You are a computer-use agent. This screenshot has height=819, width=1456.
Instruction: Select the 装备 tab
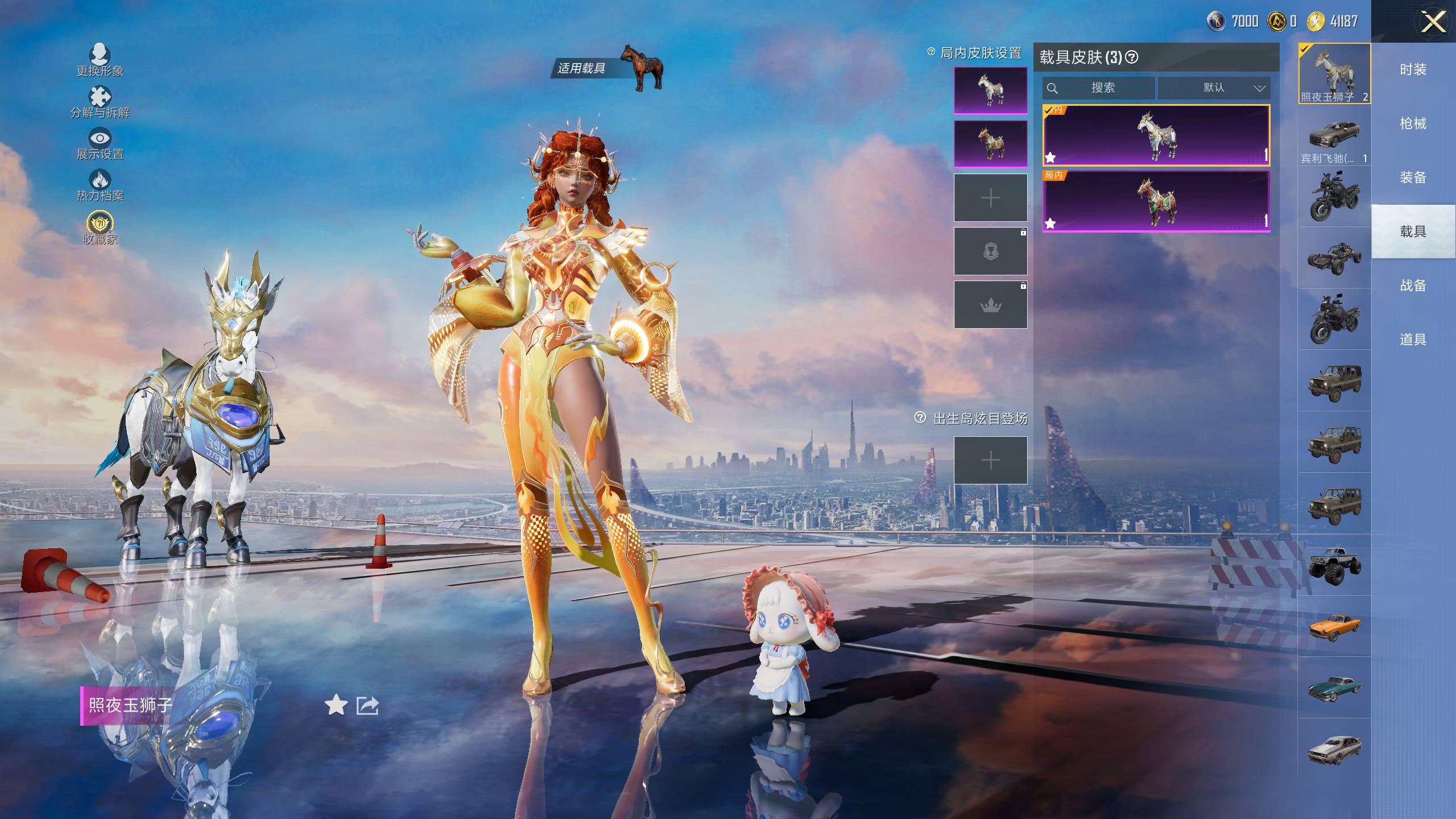click(x=1413, y=177)
